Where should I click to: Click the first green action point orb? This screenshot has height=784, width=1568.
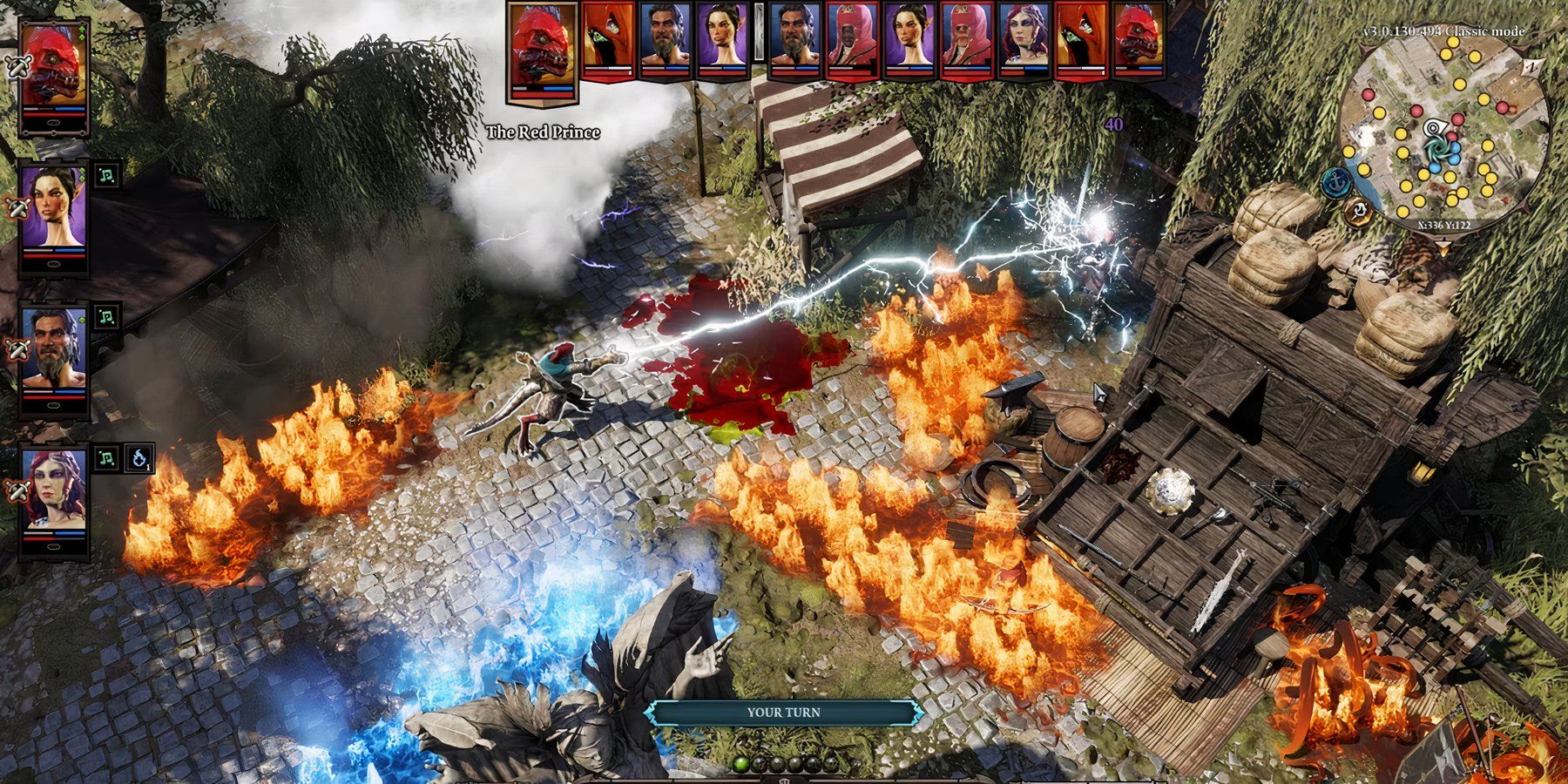coord(740,764)
